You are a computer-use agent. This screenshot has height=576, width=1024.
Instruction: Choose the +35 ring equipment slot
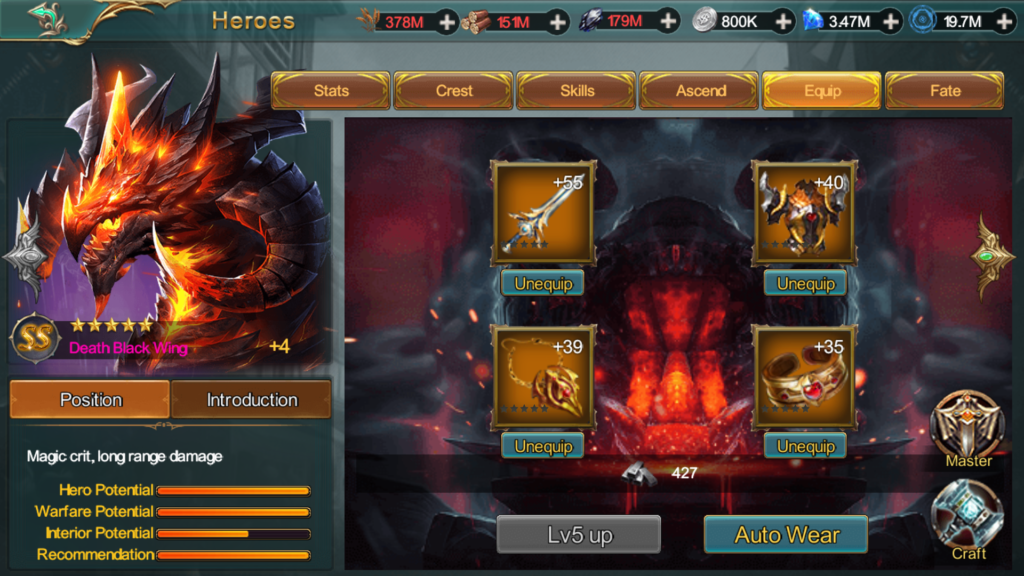click(x=805, y=377)
